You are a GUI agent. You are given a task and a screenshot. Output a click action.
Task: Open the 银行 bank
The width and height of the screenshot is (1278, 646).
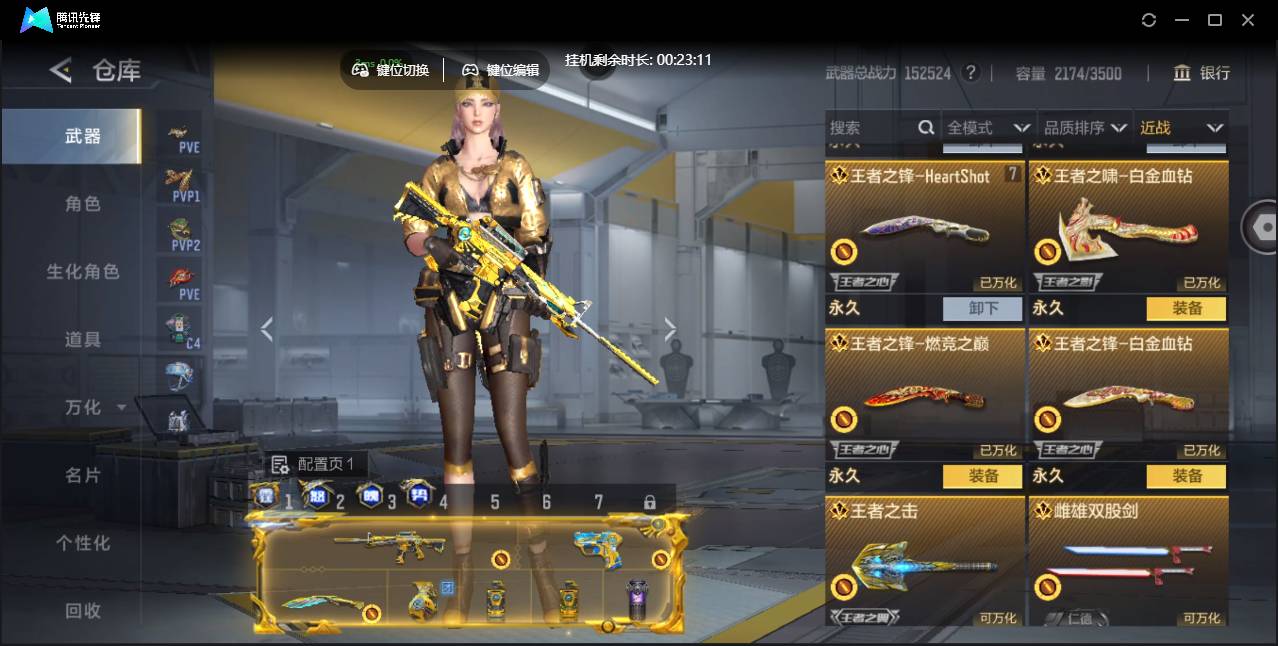[x=1202, y=73]
